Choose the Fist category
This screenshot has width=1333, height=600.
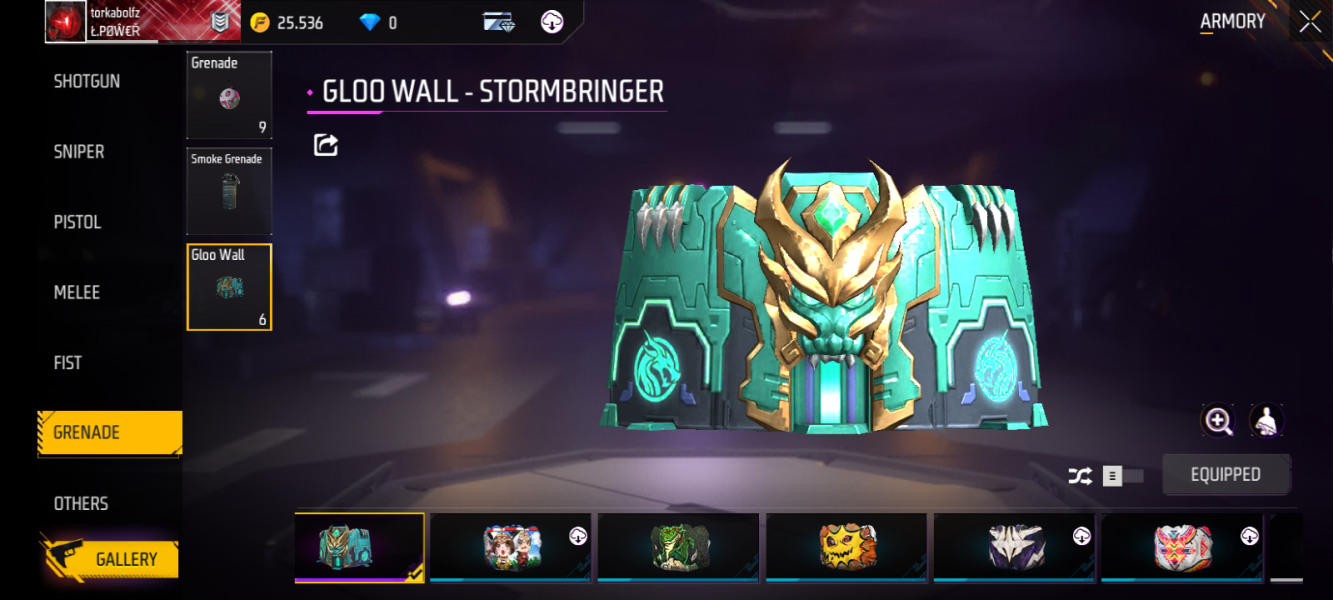click(x=68, y=363)
